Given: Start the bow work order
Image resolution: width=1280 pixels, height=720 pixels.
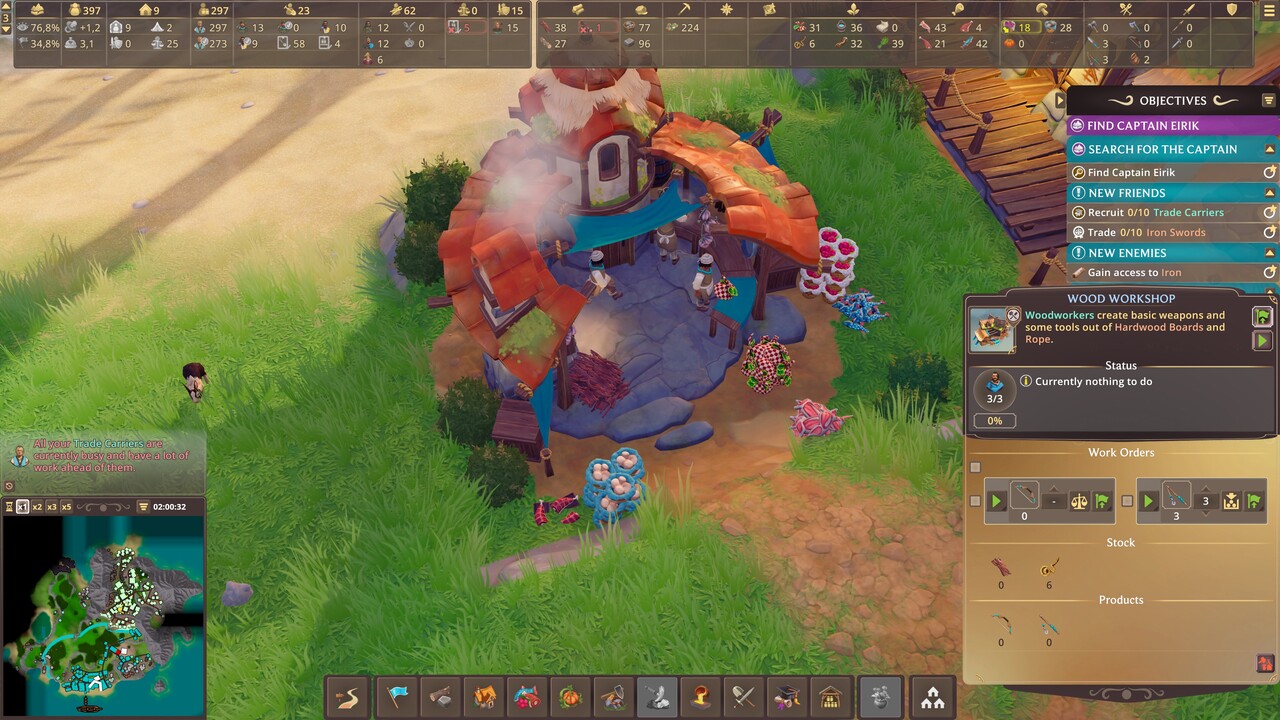Looking at the screenshot, I should (996, 501).
